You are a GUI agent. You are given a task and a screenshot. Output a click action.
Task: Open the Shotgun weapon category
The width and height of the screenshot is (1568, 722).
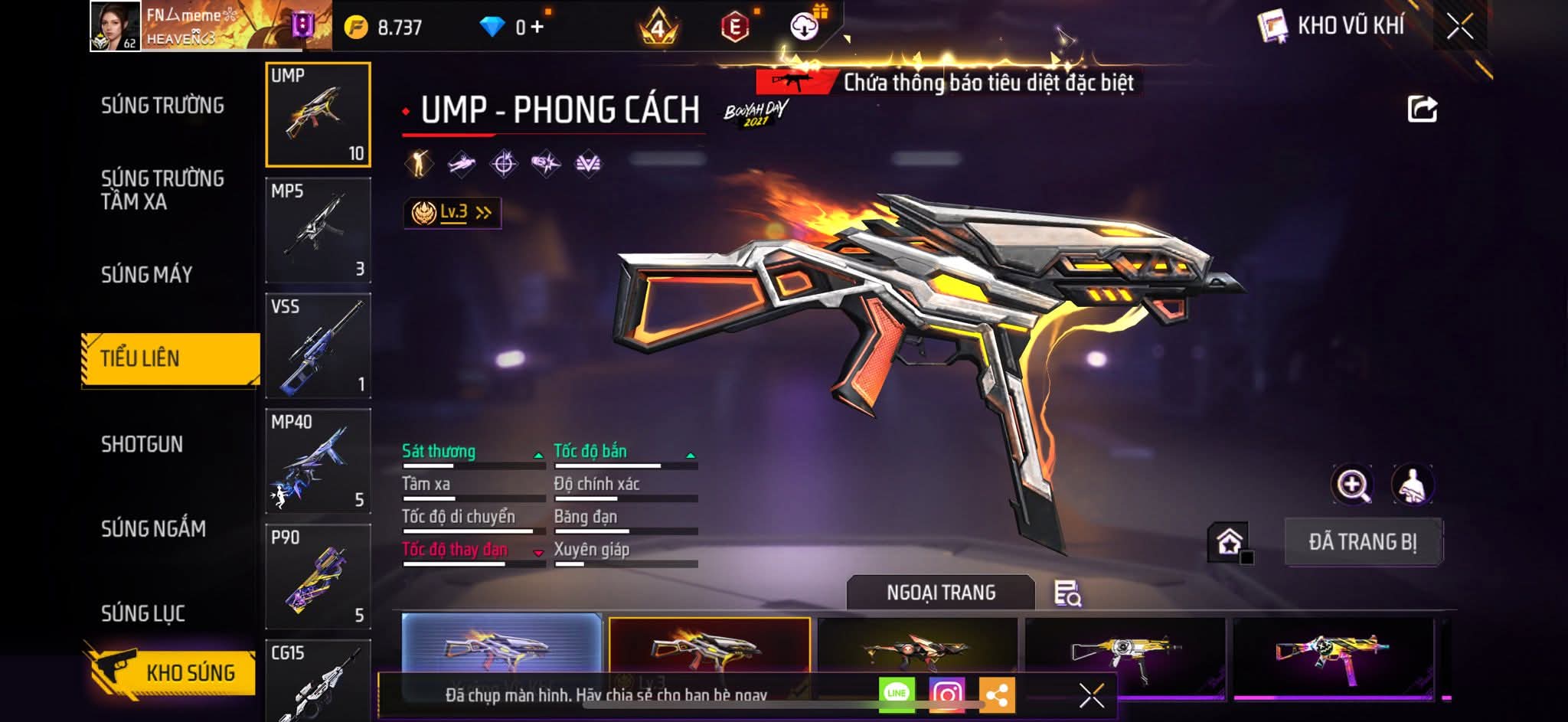142,444
